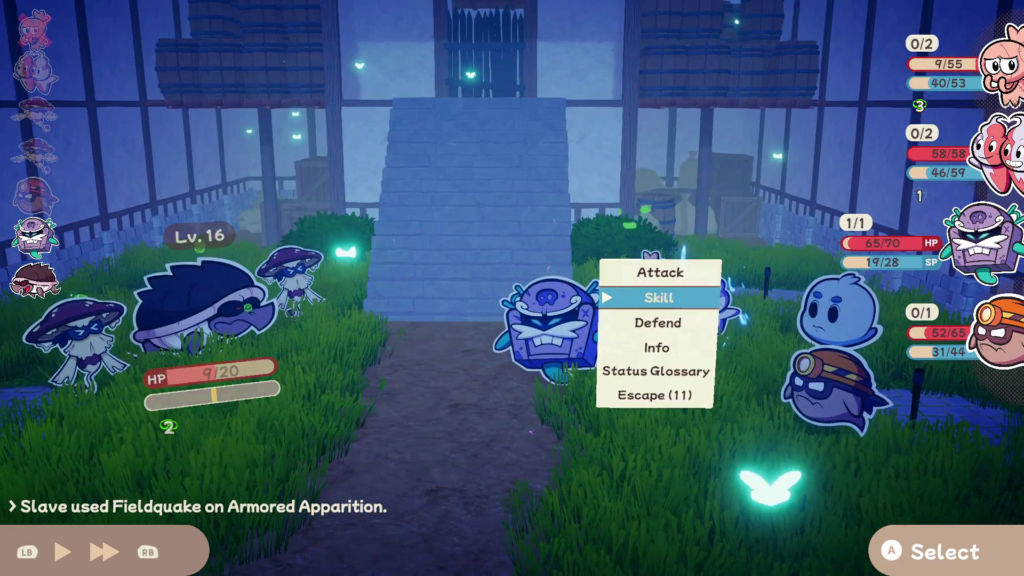This screenshot has height=576, width=1024.
Task: Click the normal speed play arrow
Action: [x=63, y=551]
